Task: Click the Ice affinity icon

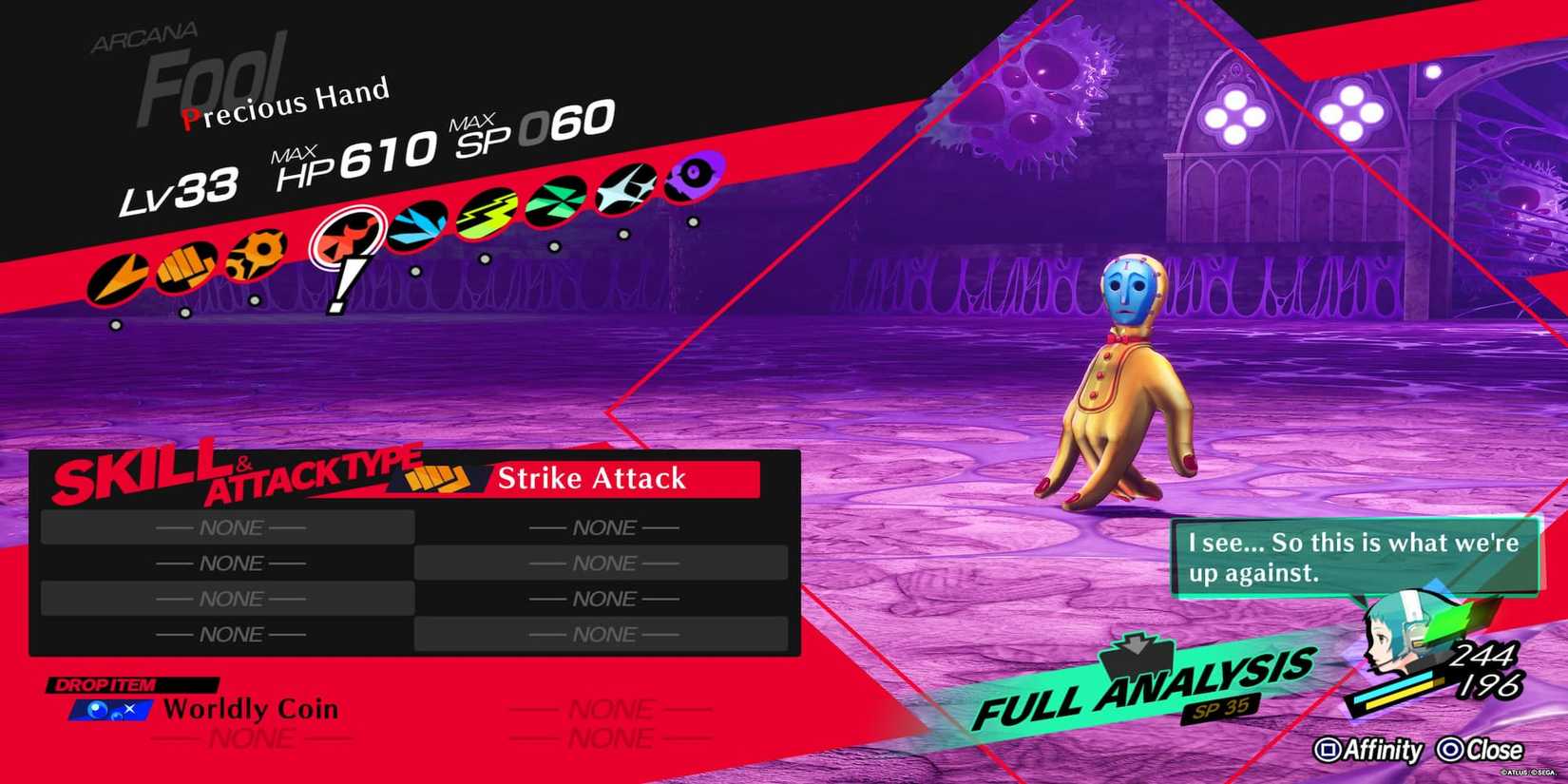Action: tap(416, 223)
